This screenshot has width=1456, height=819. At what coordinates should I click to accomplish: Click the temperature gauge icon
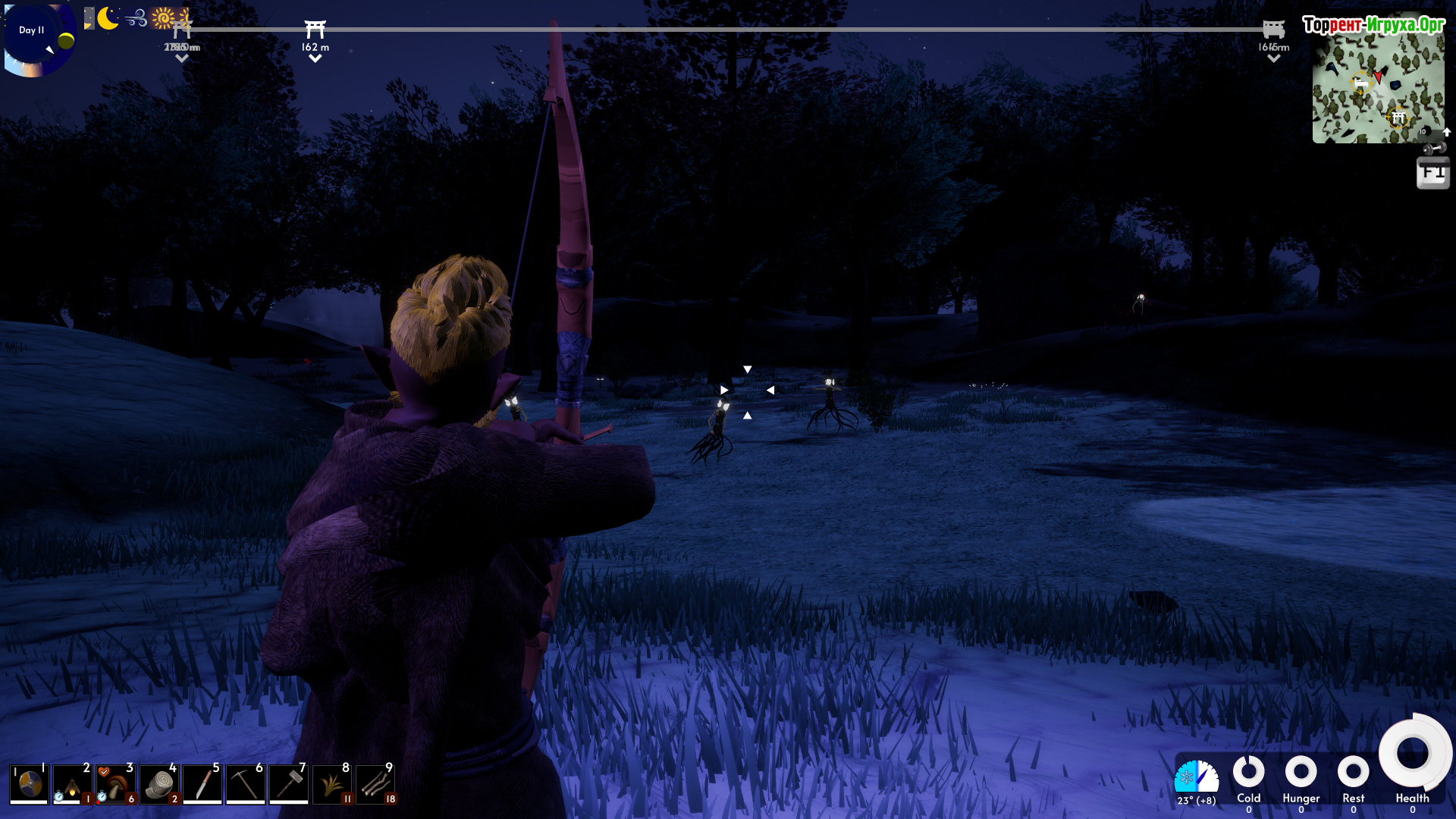coord(1196,777)
